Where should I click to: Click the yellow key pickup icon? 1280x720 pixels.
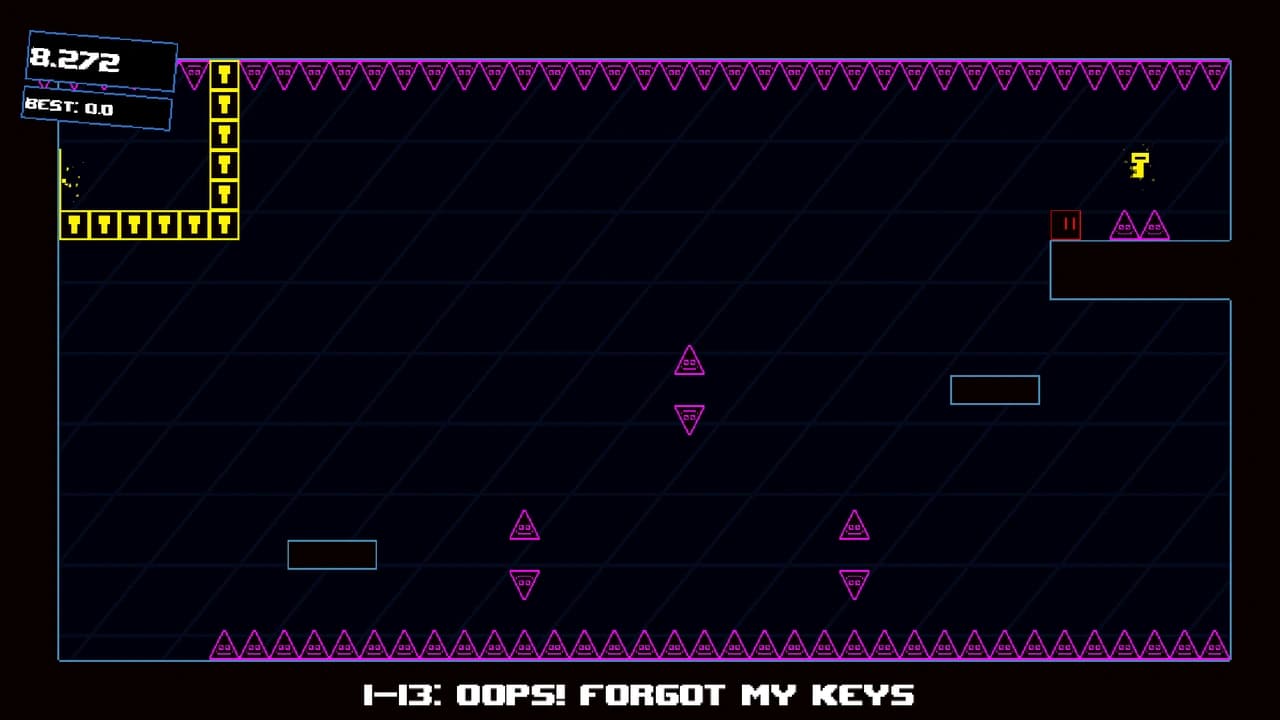(1139, 166)
